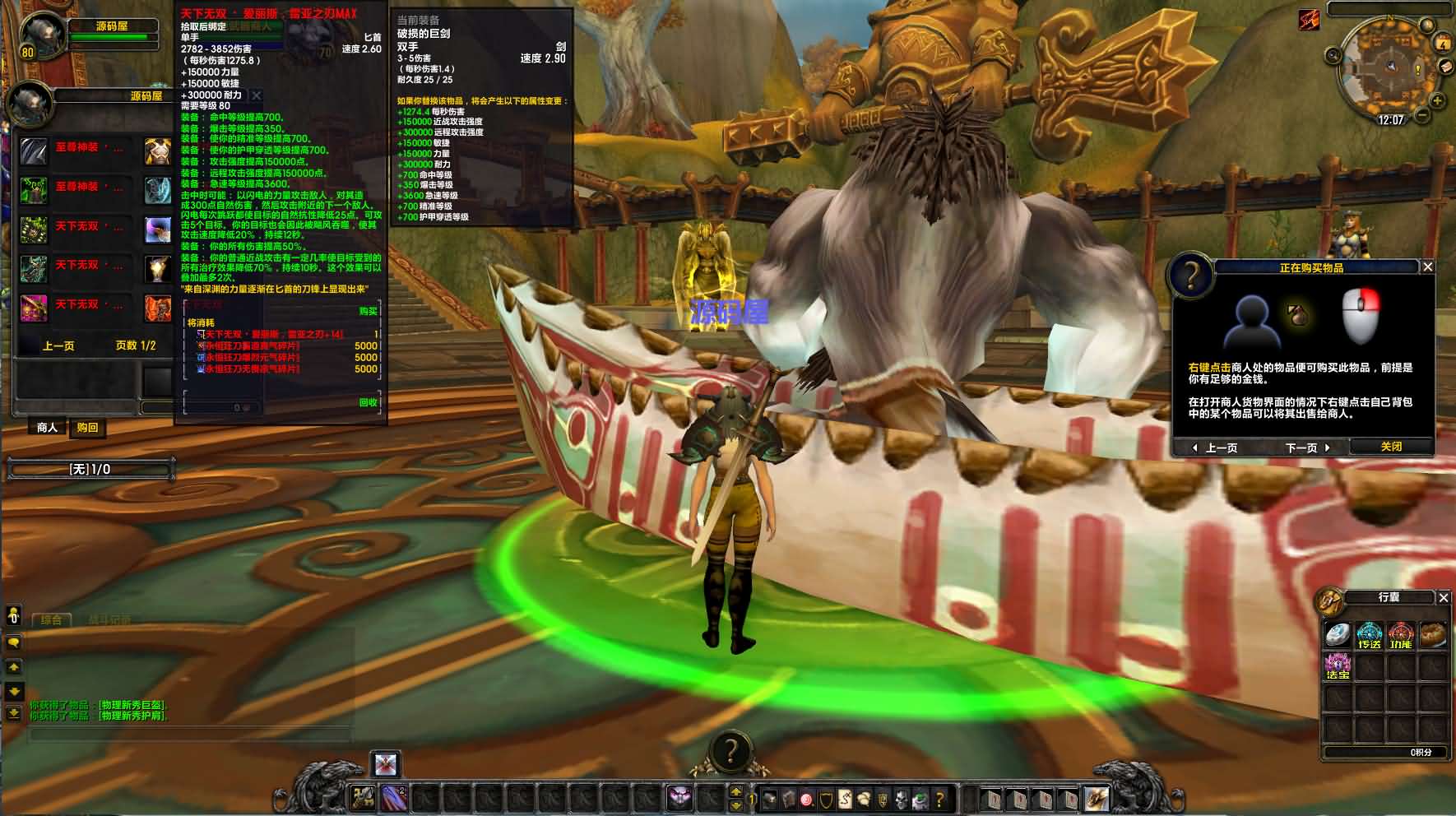Open the help question mark micro button

point(939,798)
